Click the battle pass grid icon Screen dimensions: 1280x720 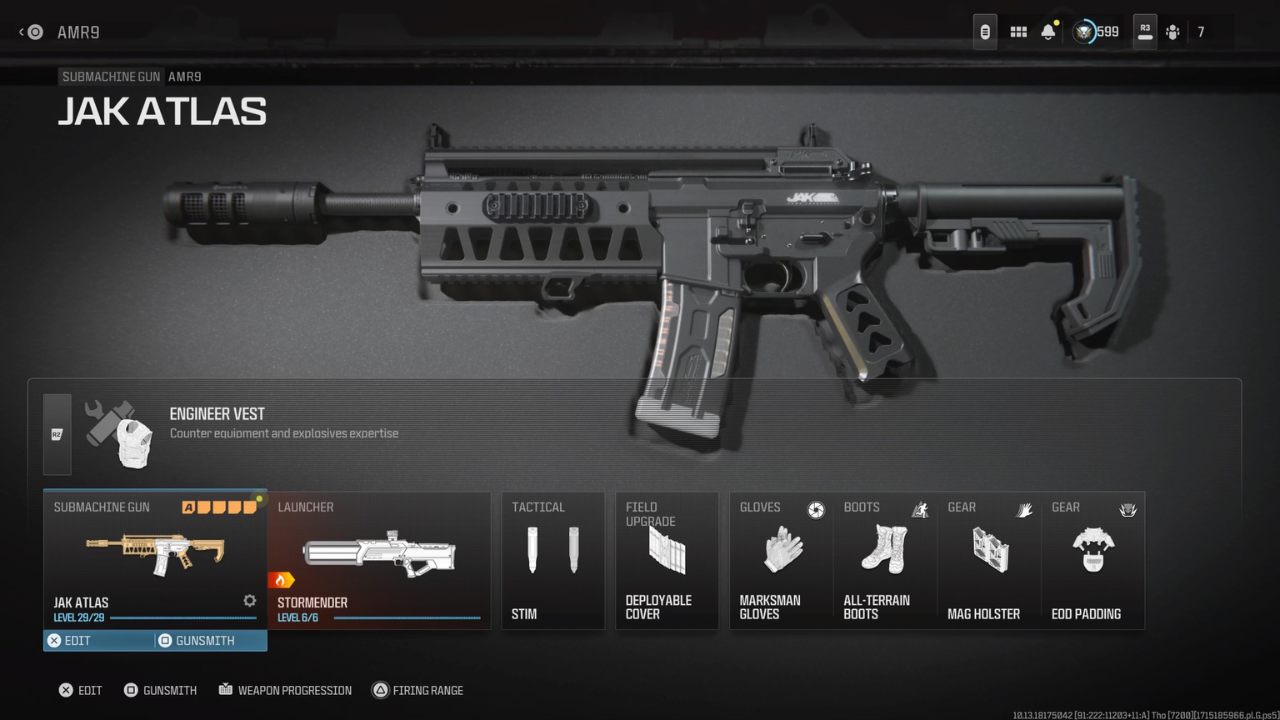coord(1018,31)
